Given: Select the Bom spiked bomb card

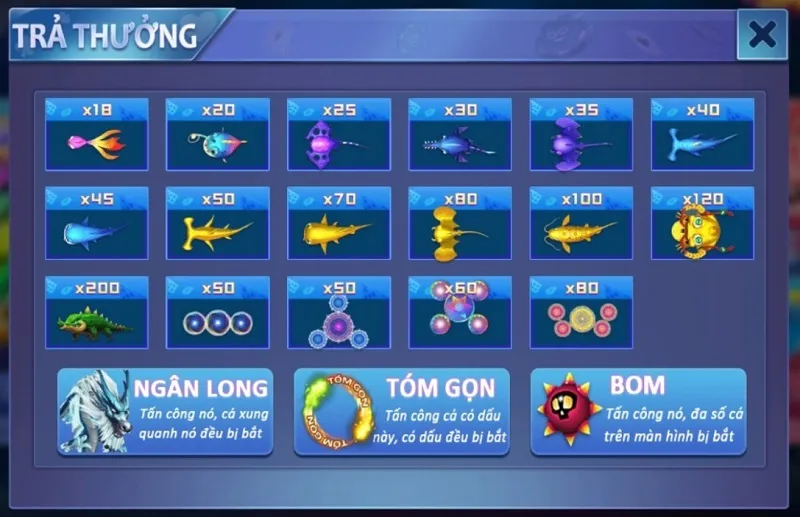Looking at the screenshot, I should [637, 411].
